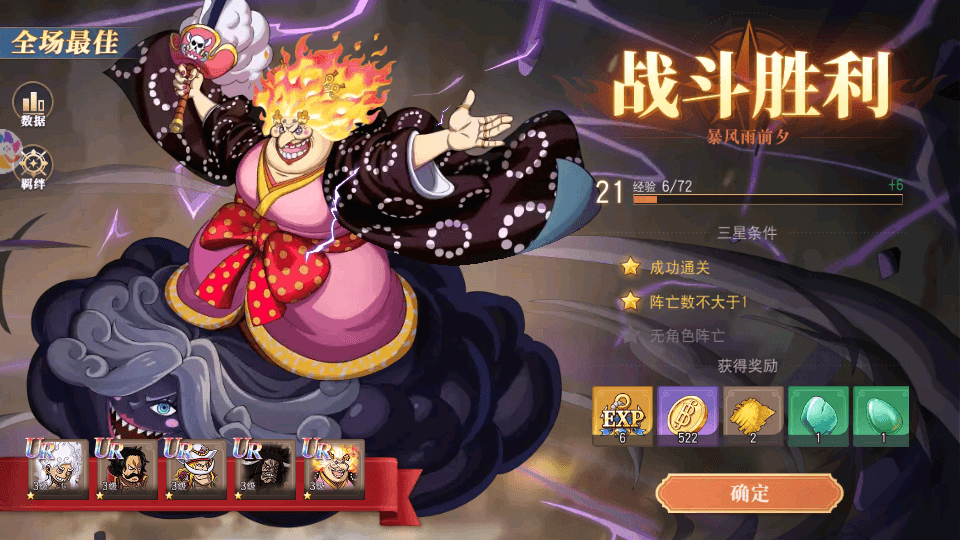Open the 数据 battle statistics

(33, 103)
